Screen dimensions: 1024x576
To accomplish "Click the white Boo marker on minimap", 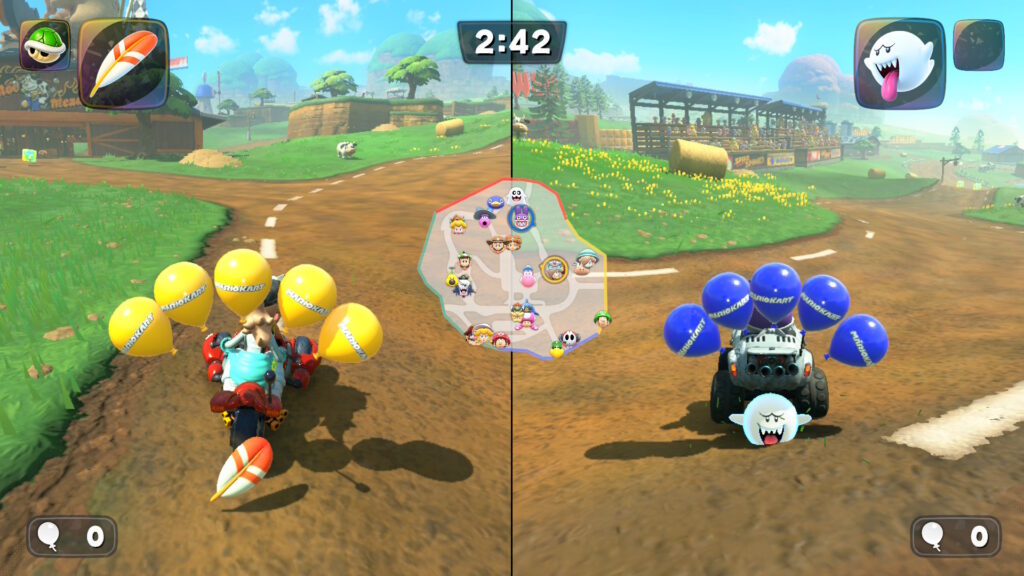I will click(x=516, y=195).
